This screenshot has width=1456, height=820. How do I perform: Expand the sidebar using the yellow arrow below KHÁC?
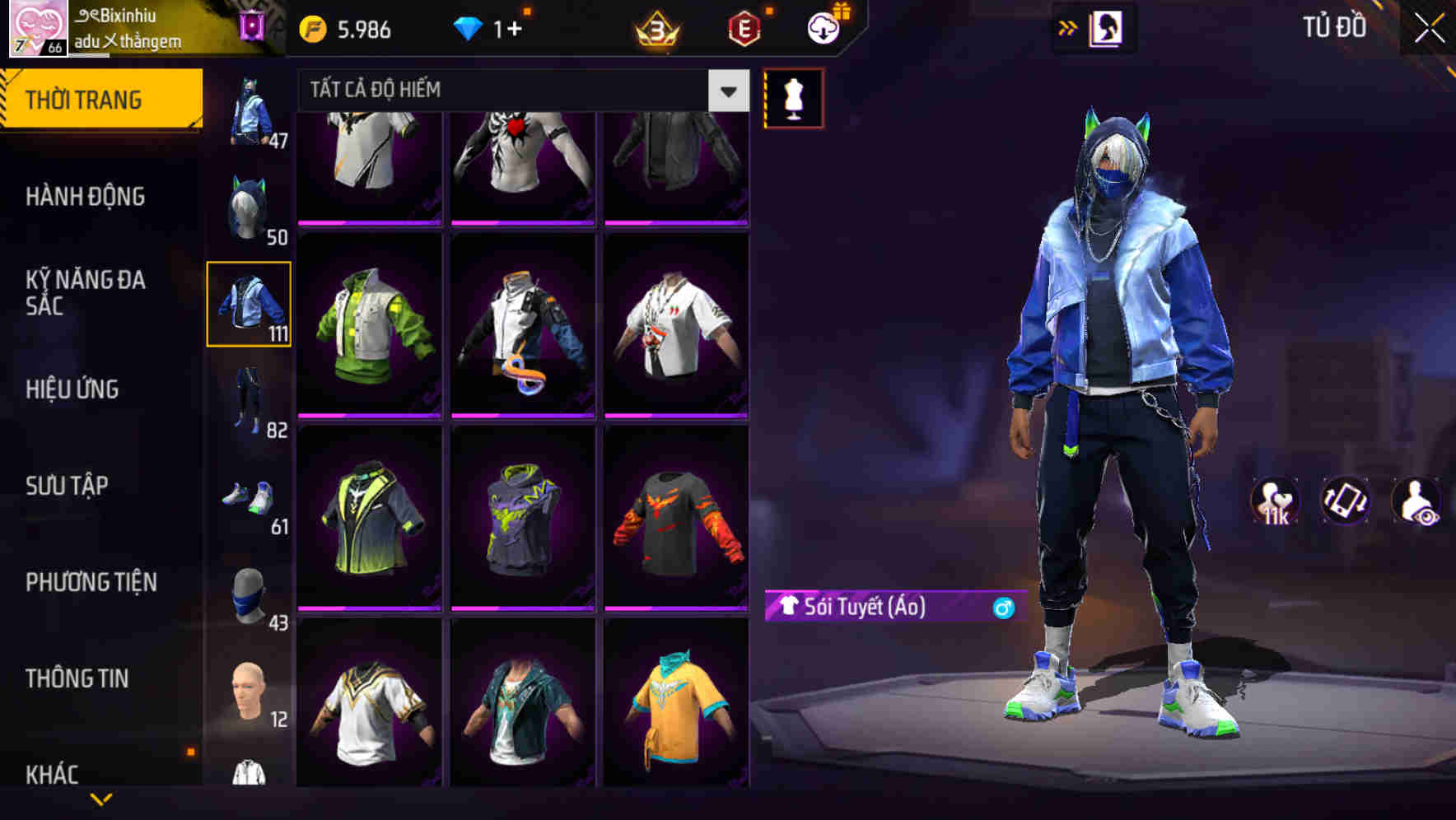[99, 800]
